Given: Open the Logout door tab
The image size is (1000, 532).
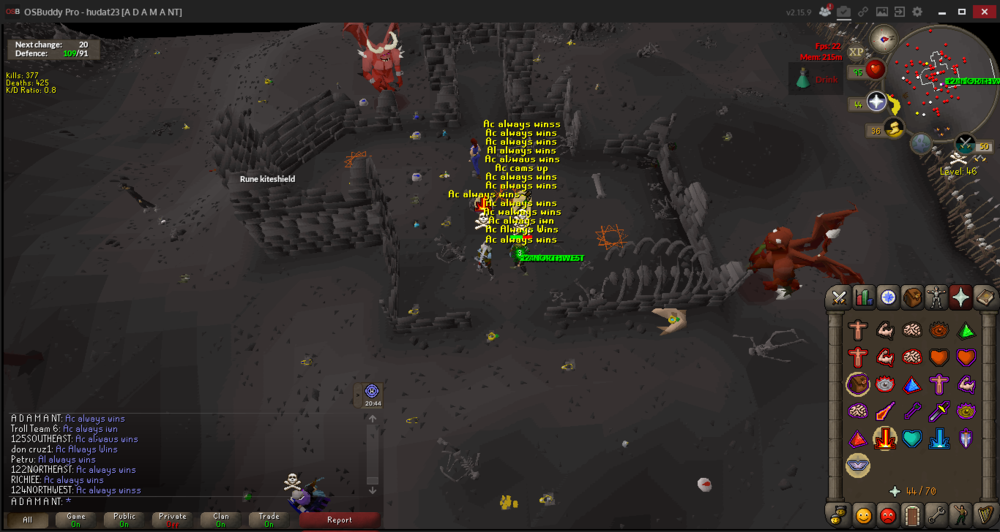Looking at the screenshot, I should point(911,516).
